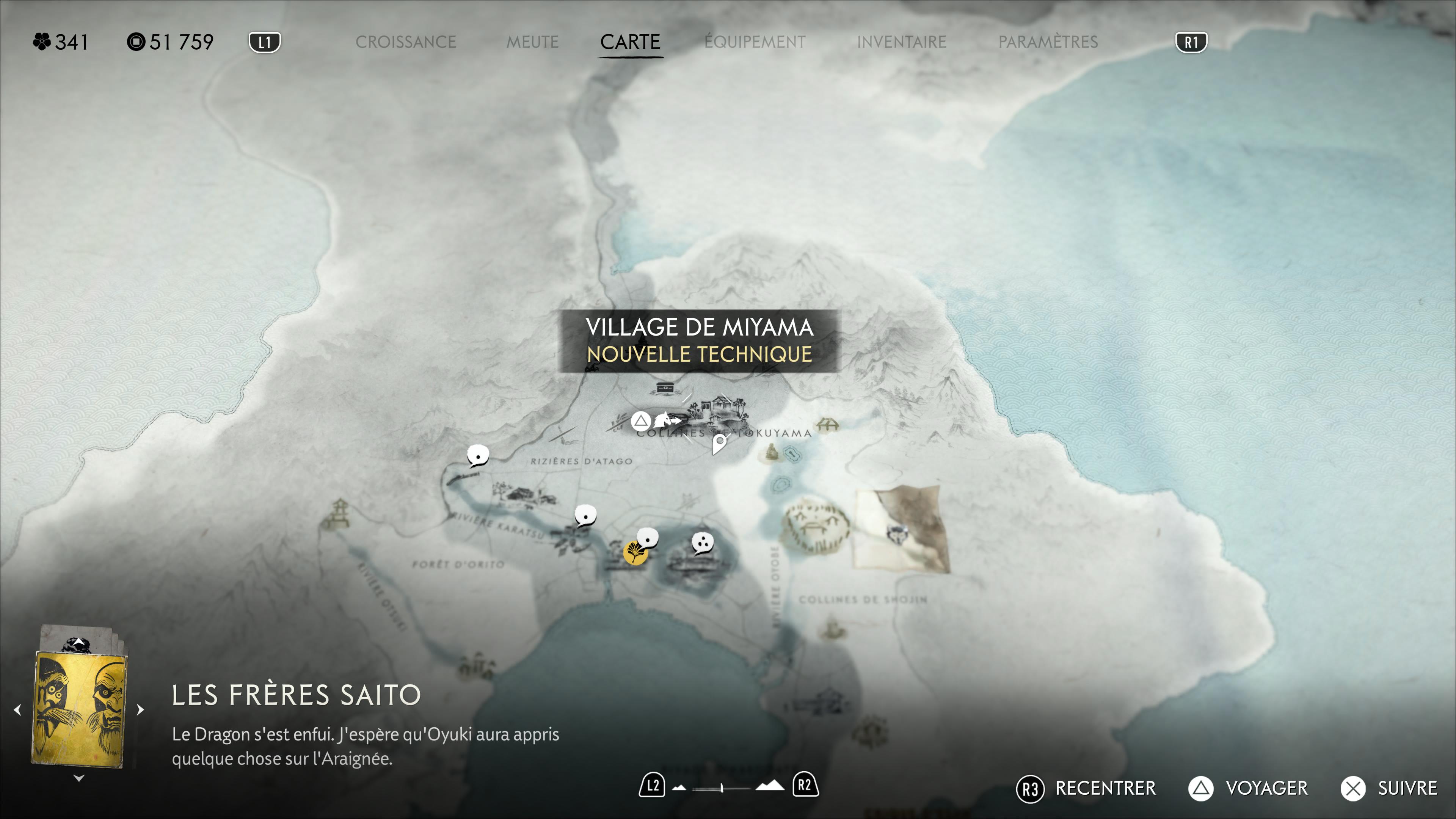Switch to the Paramètres tab
1456x819 pixels.
pos(1047,42)
